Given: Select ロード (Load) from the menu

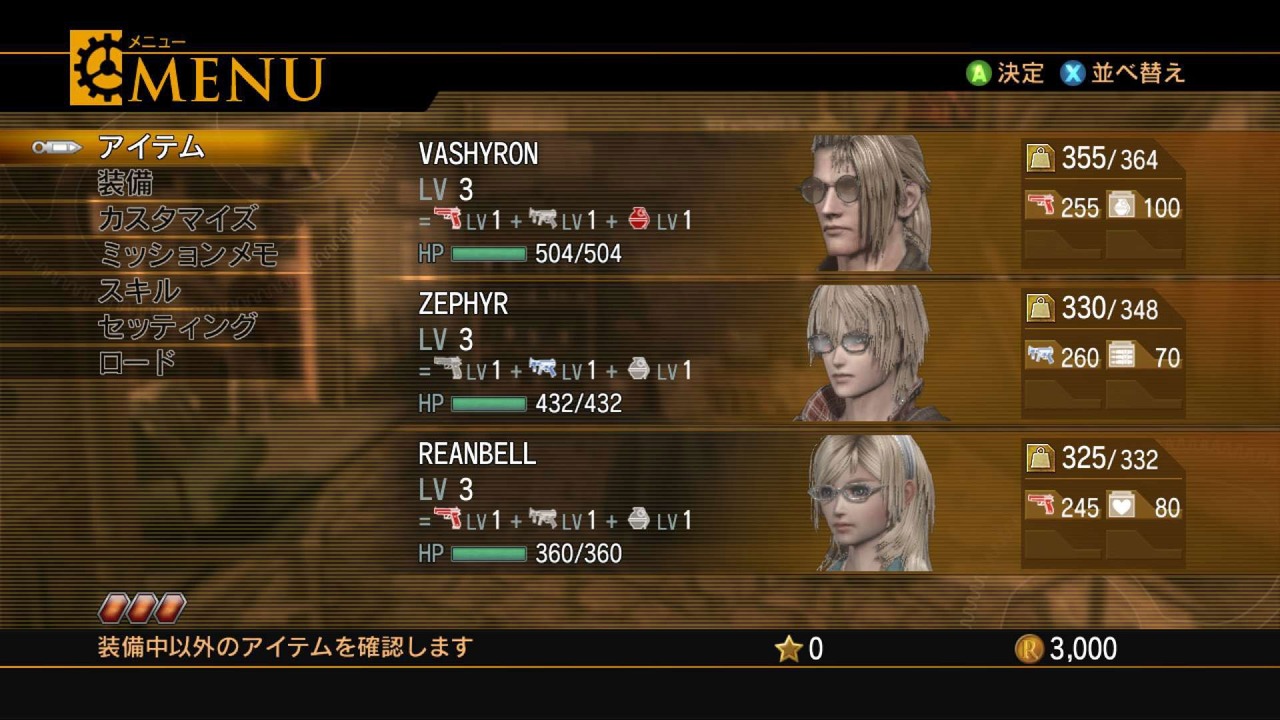Looking at the screenshot, I should coord(137,362).
